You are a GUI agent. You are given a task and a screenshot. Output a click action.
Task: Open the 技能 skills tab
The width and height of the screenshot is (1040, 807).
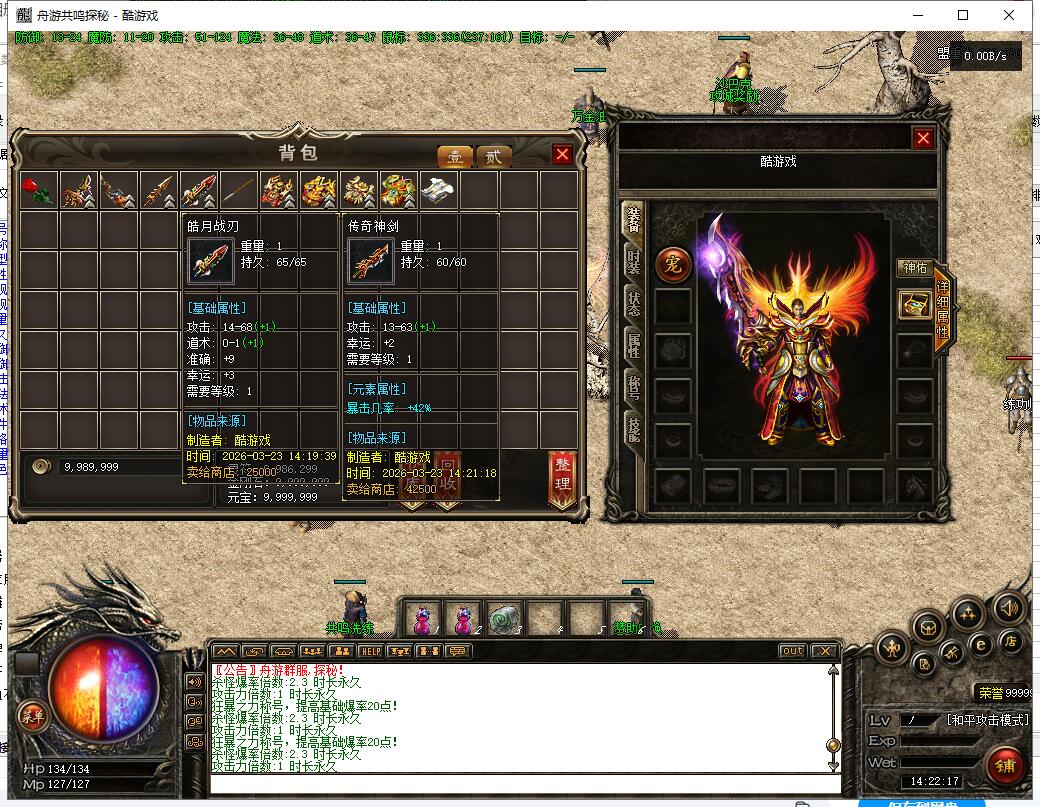(x=633, y=430)
